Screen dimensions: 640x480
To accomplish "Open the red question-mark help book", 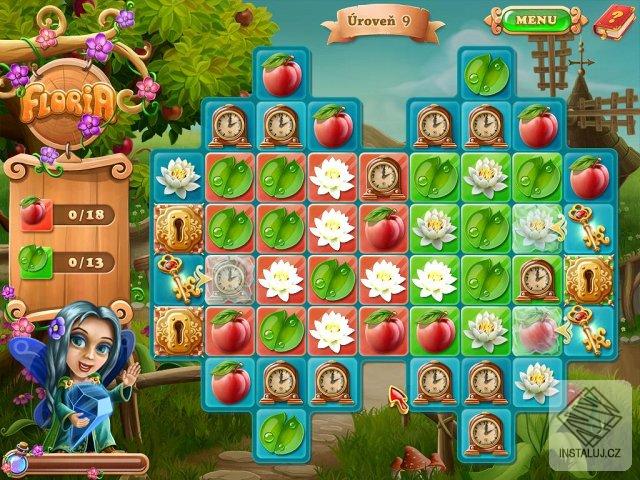I will click(x=610, y=18).
